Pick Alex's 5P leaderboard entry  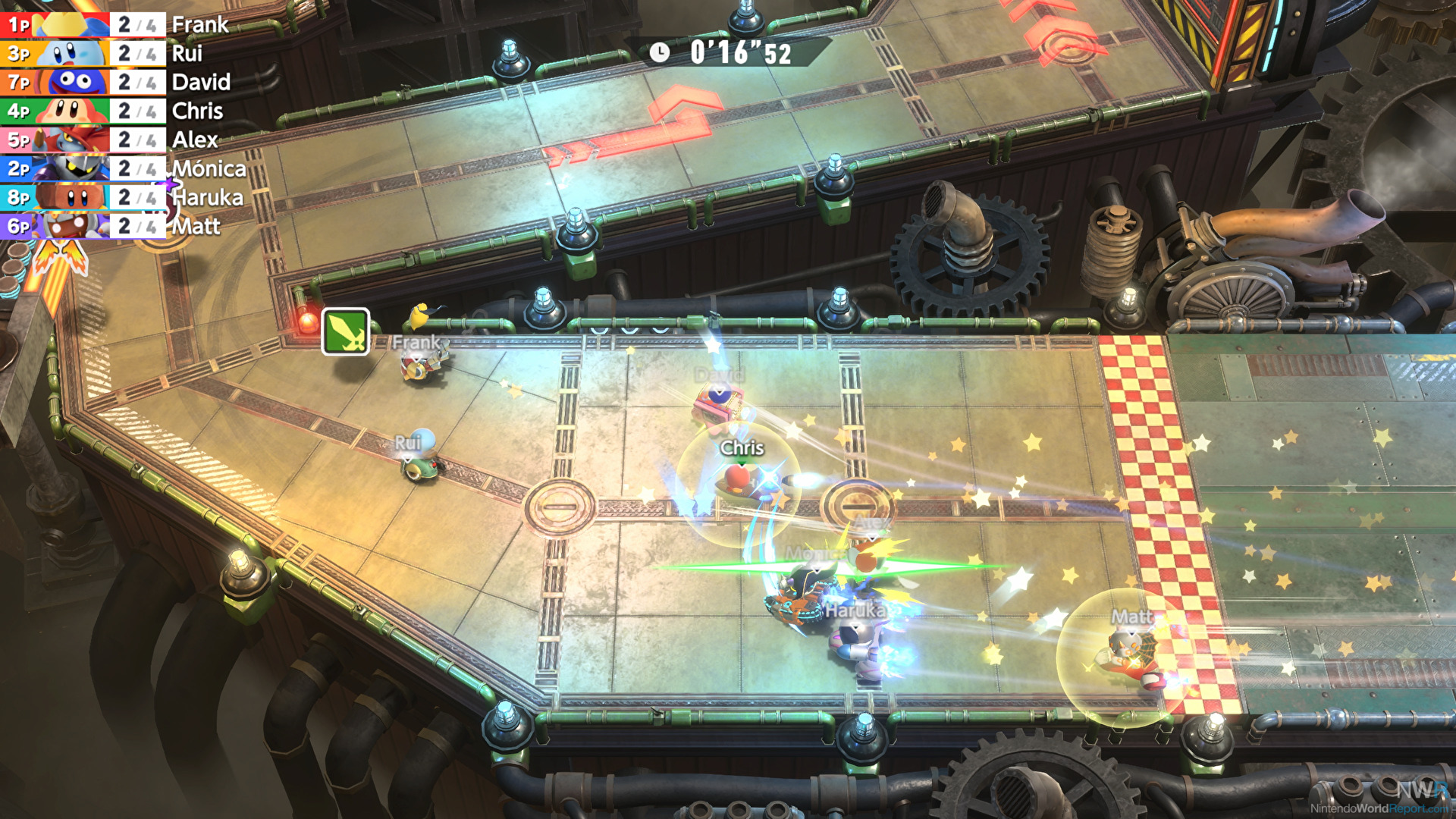coord(121,140)
